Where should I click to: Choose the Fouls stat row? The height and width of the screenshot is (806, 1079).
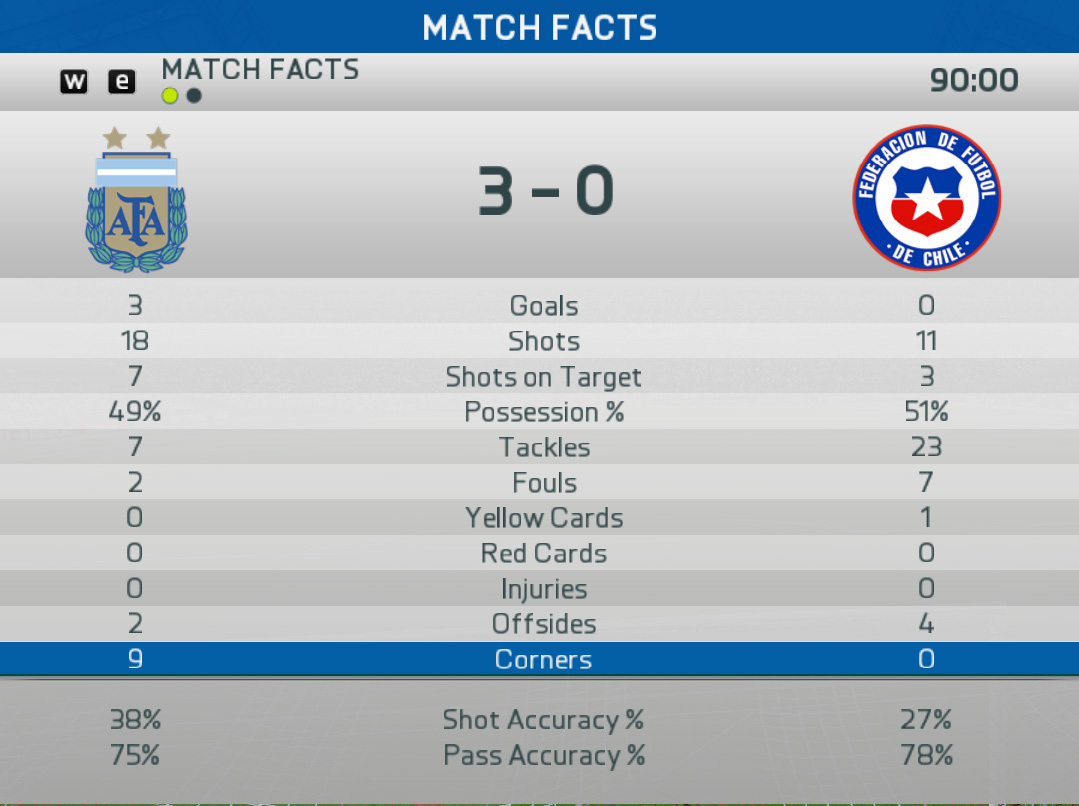(x=540, y=483)
